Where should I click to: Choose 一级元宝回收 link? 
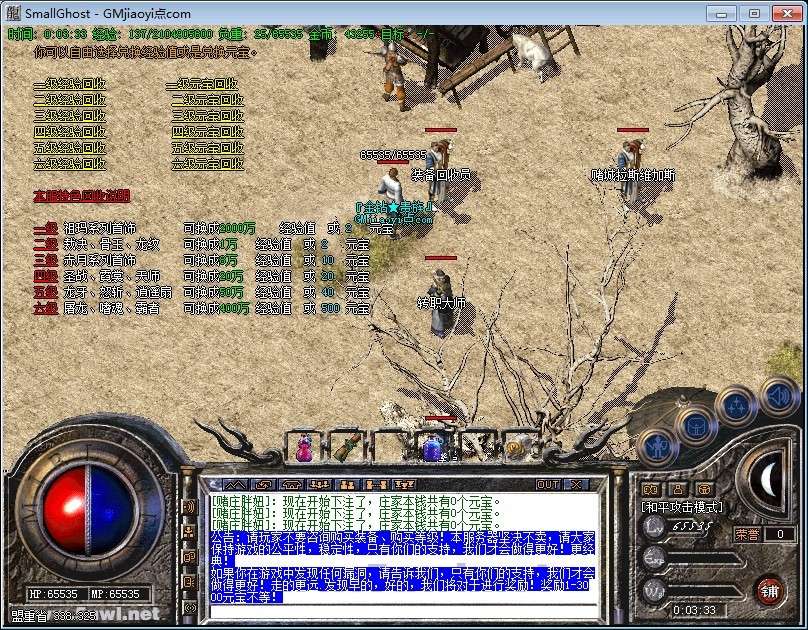click(x=205, y=85)
